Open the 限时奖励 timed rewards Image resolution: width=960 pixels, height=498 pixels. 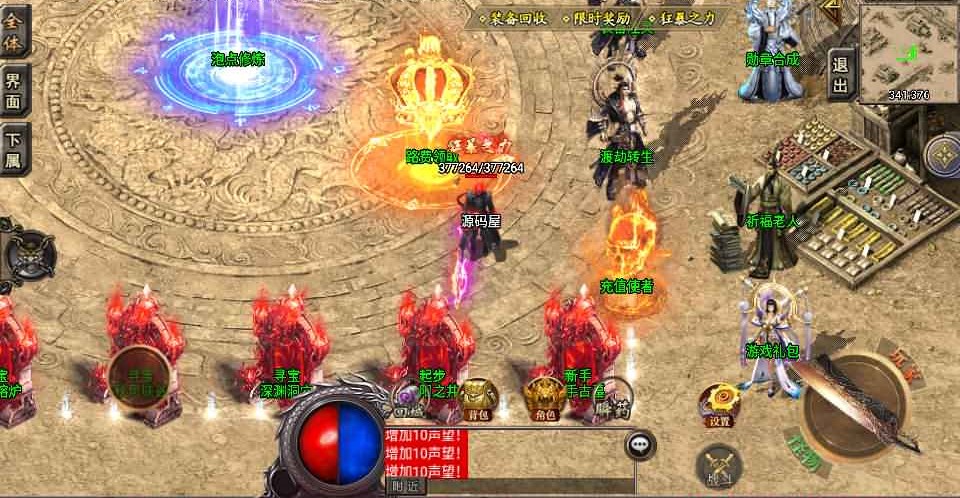597,18
